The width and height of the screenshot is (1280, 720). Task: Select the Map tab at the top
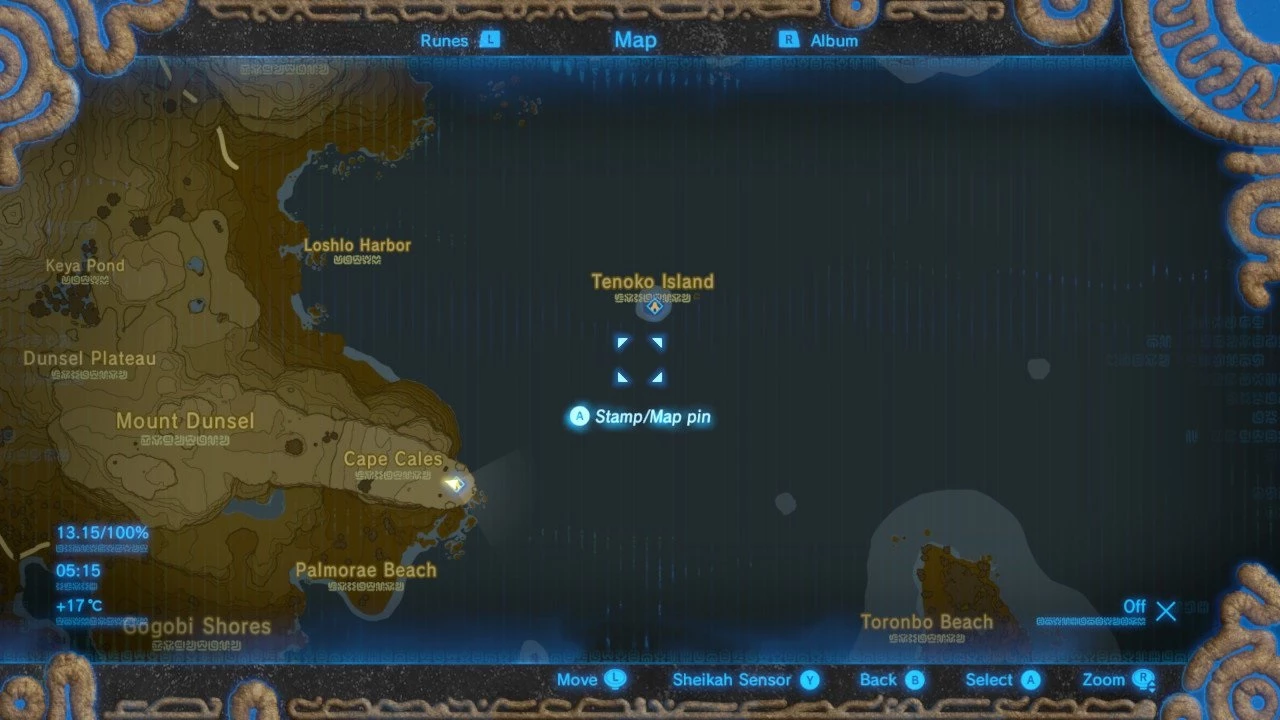click(x=636, y=40)
